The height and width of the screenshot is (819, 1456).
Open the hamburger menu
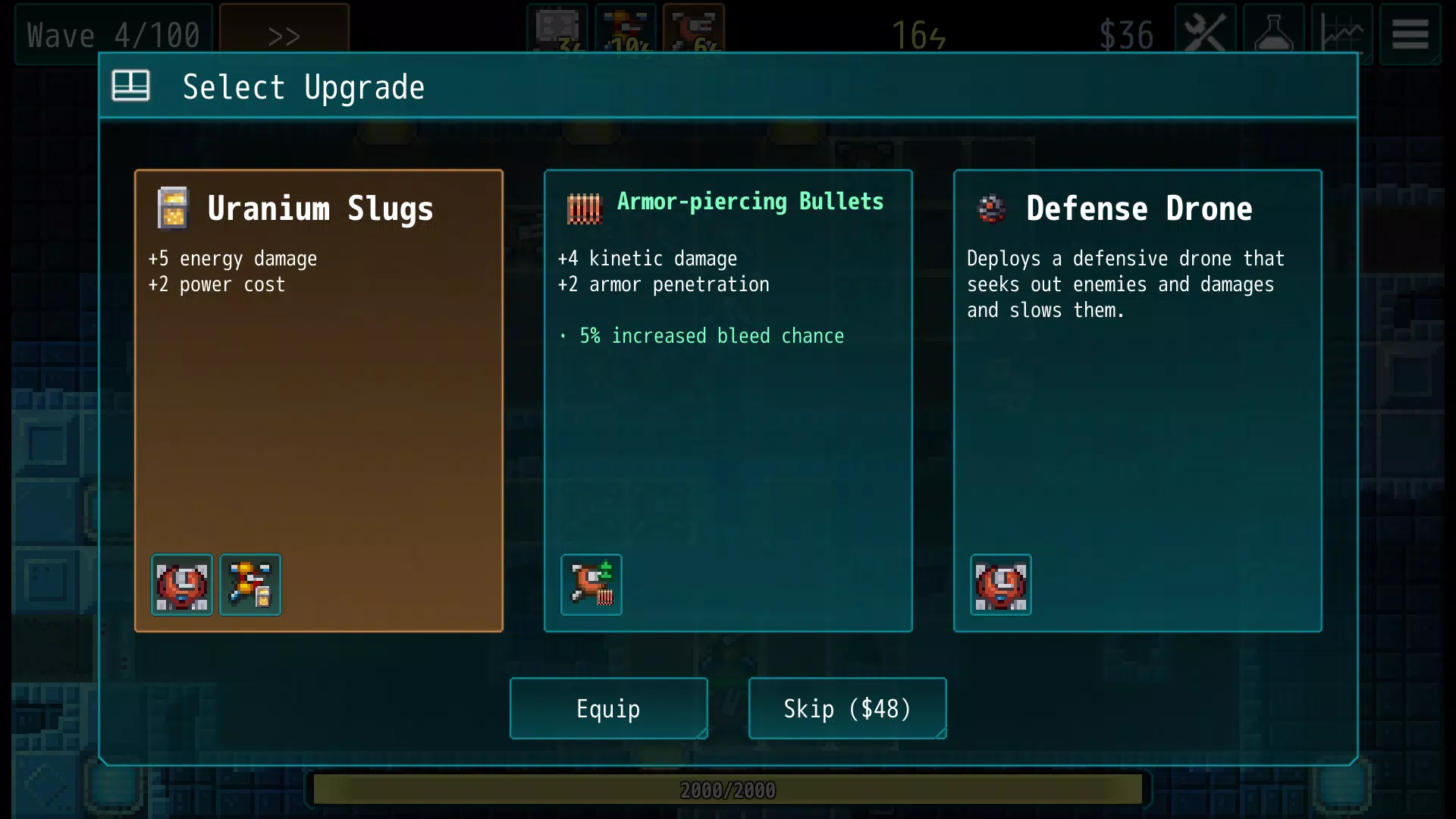1410,34
